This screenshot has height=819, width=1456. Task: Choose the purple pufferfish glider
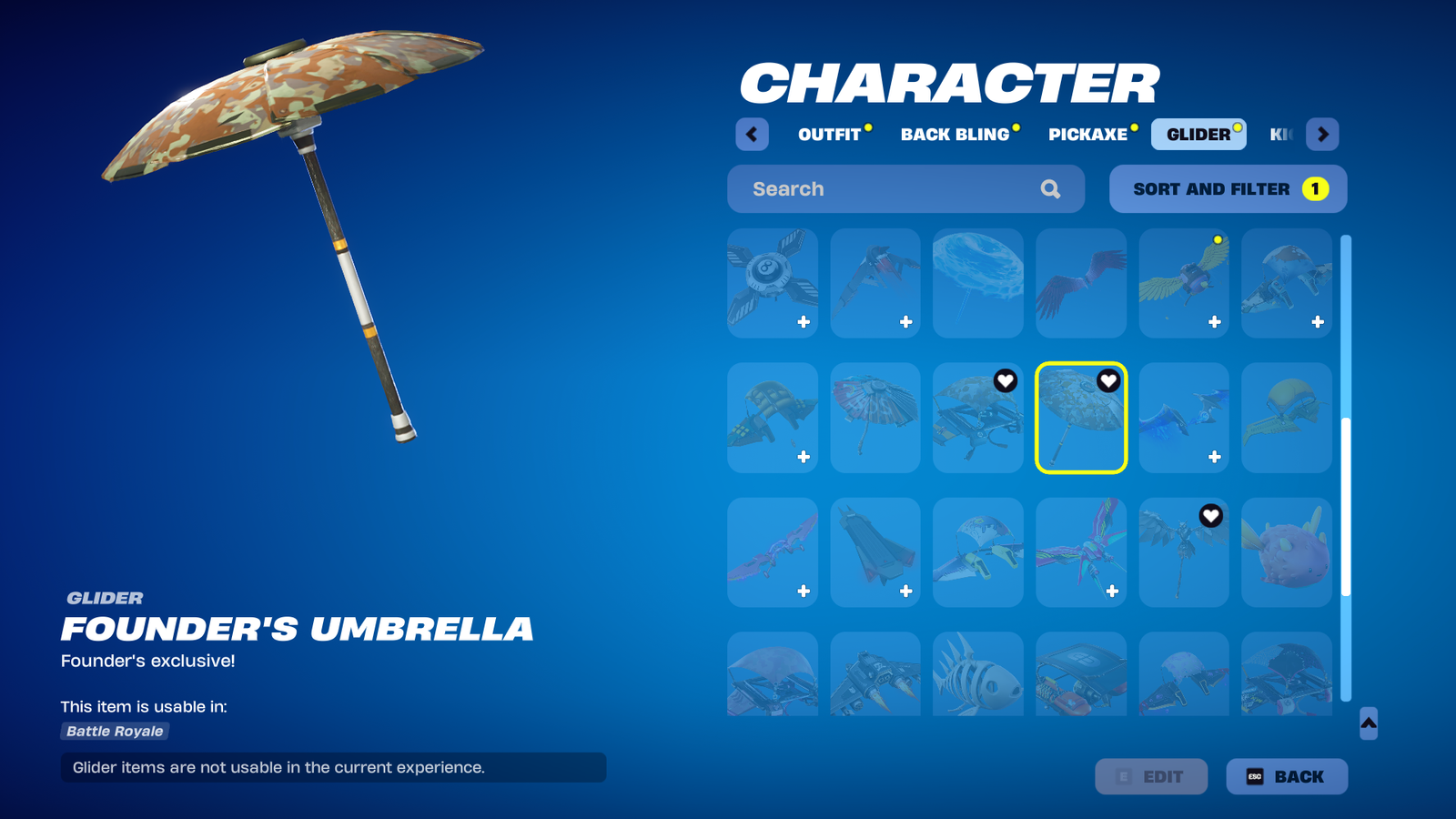click(x=1286, y=552)
